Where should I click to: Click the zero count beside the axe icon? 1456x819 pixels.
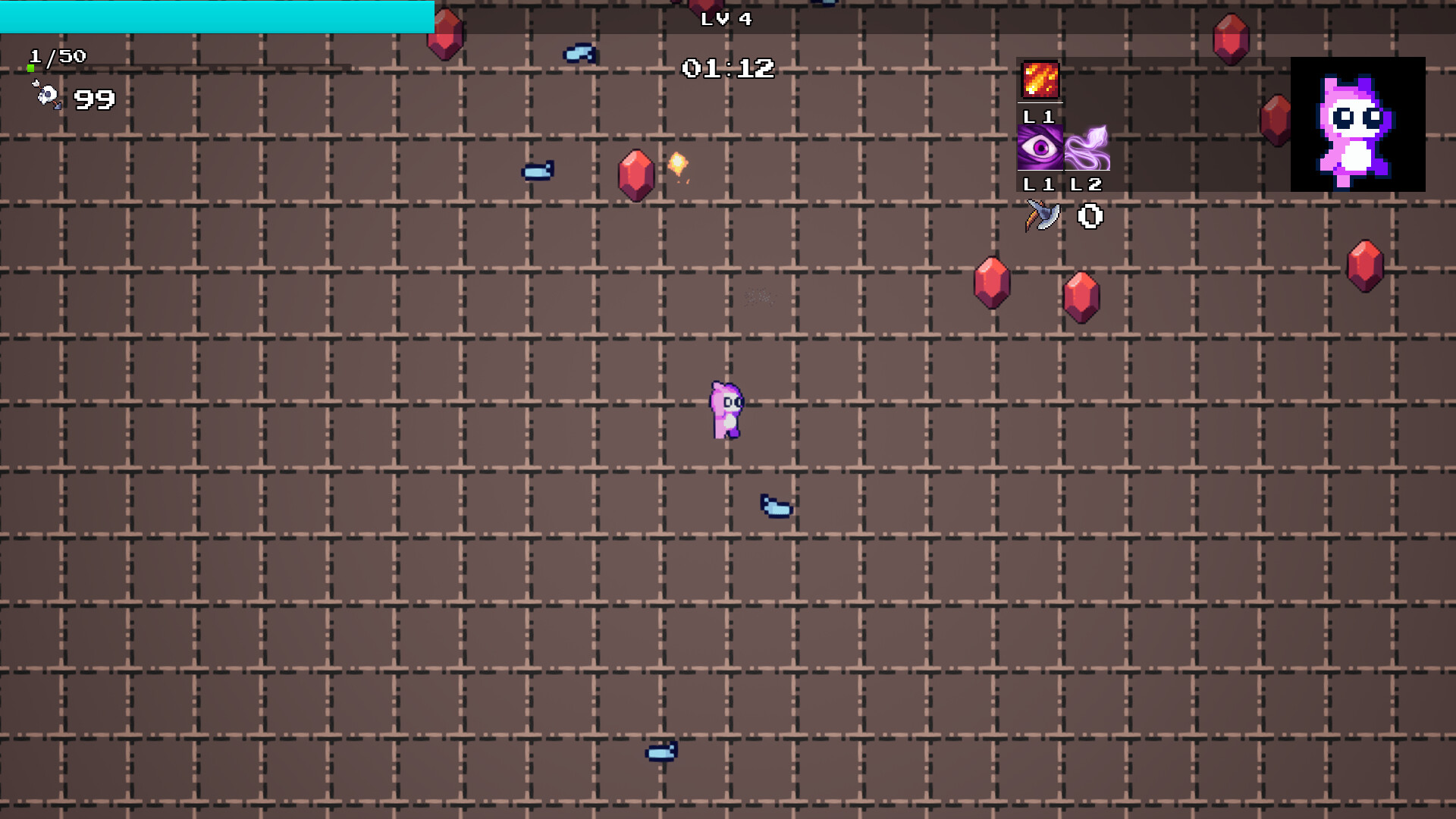coord(1090,218)
